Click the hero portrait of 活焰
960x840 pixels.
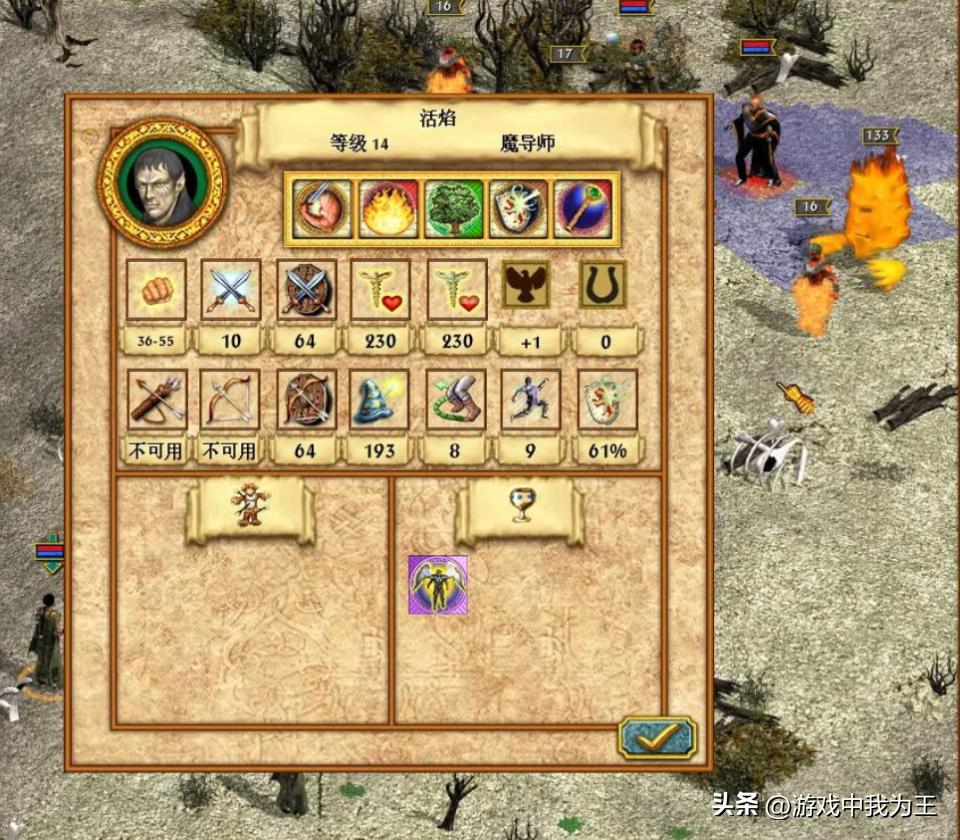[x=163, y=184]
